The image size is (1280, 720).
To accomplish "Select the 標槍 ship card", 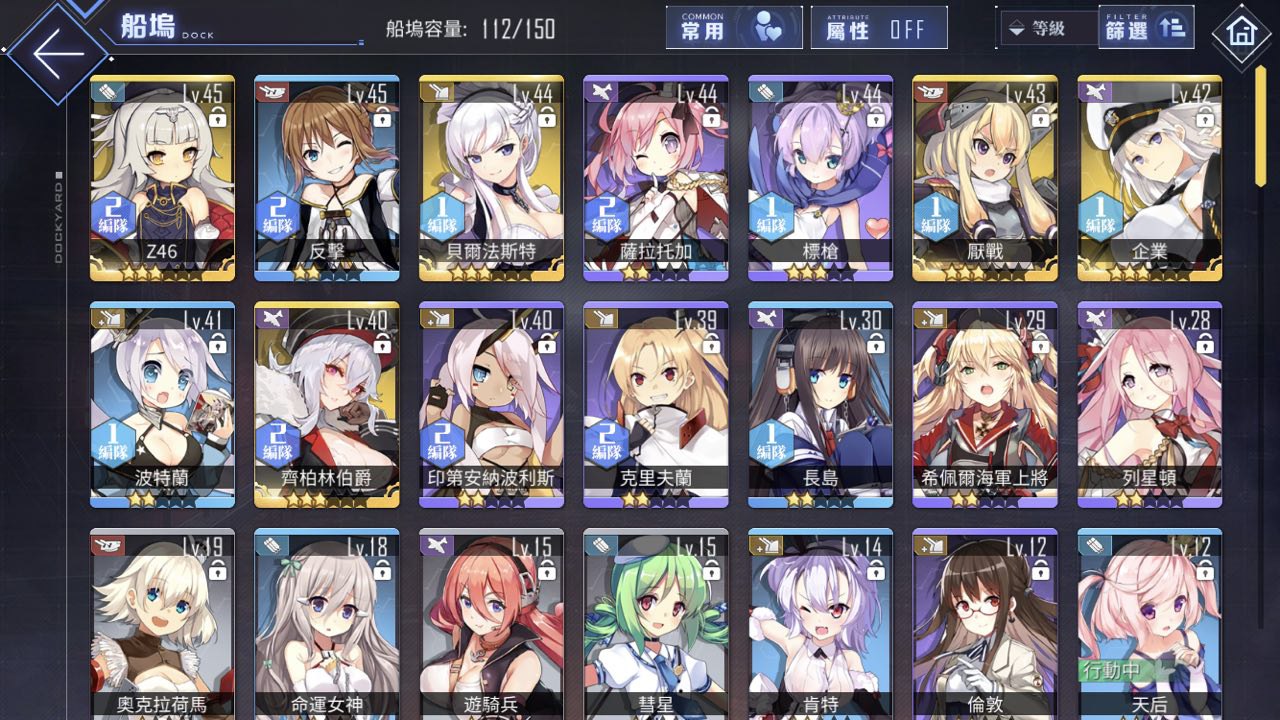I will click(820, 178).
